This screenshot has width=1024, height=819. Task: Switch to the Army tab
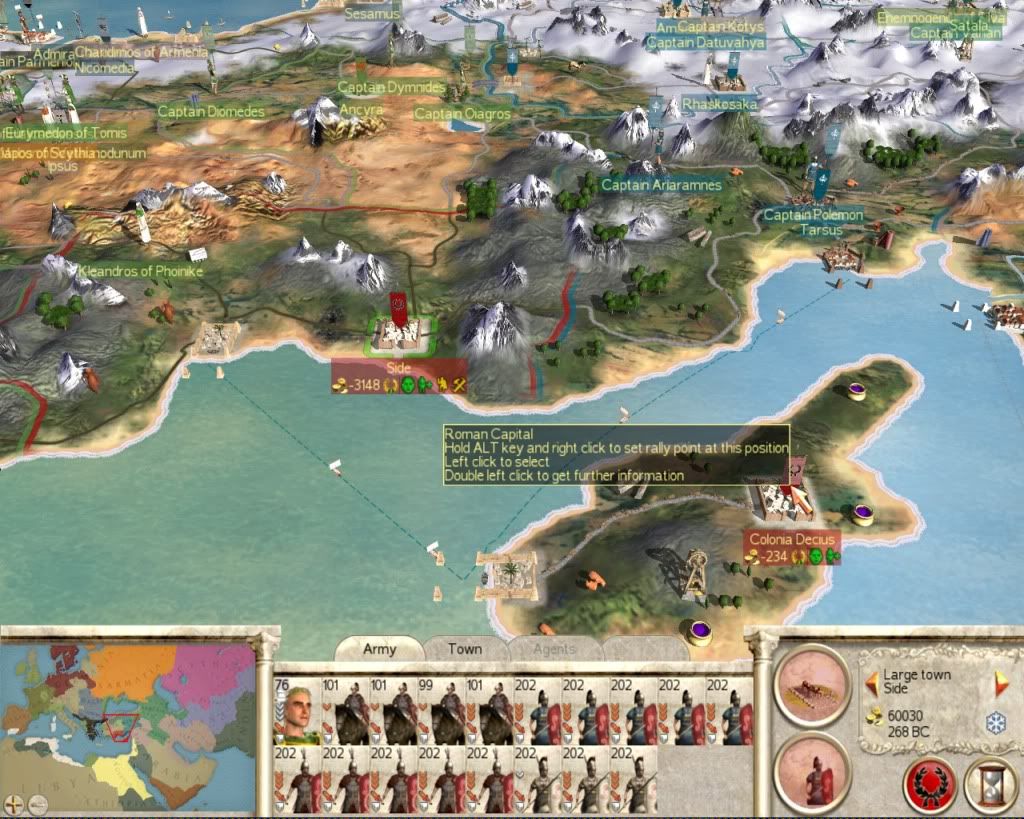(379, 649)
